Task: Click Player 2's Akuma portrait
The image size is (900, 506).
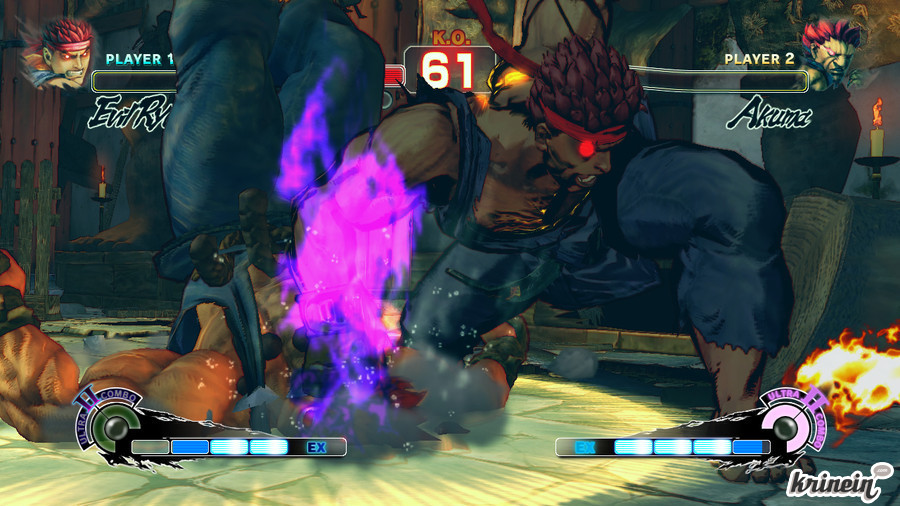Action: pos(839,53)
